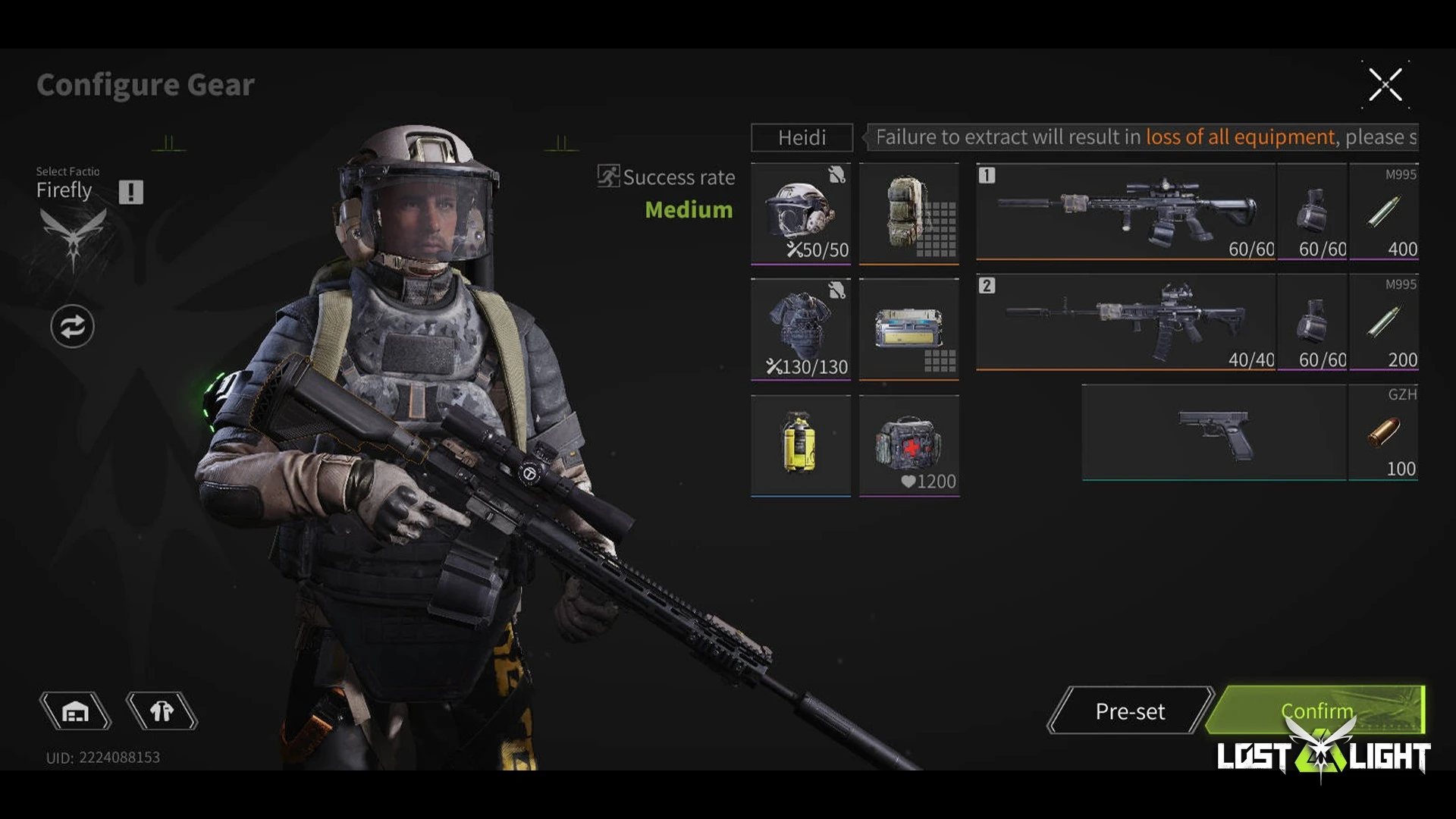Select the secure container slot
Image resolution: width=1456 pixels, height=819 pixels.
point(908,328)
